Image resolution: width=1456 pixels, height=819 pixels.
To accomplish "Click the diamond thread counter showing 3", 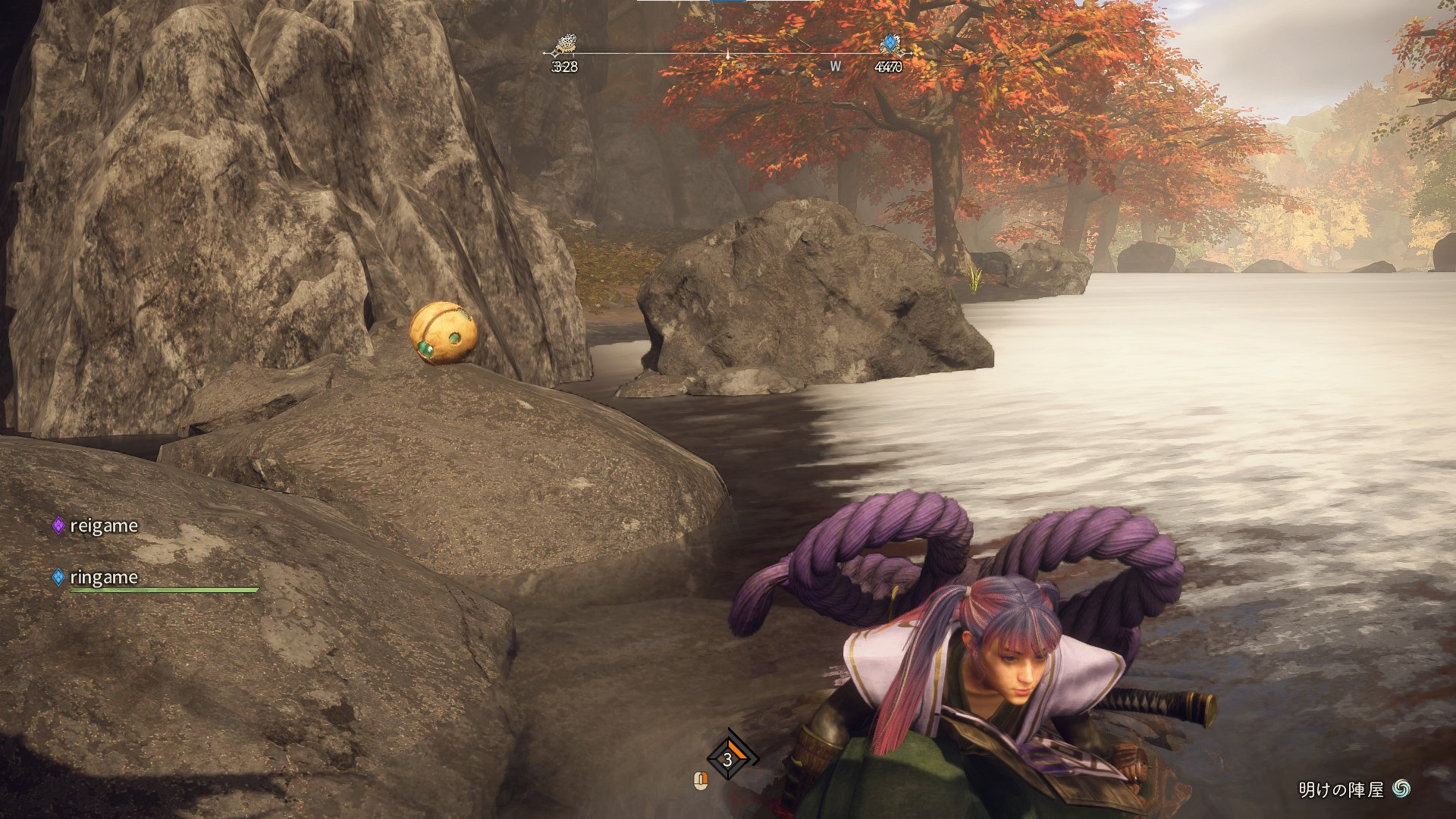I will coord(728,758).
